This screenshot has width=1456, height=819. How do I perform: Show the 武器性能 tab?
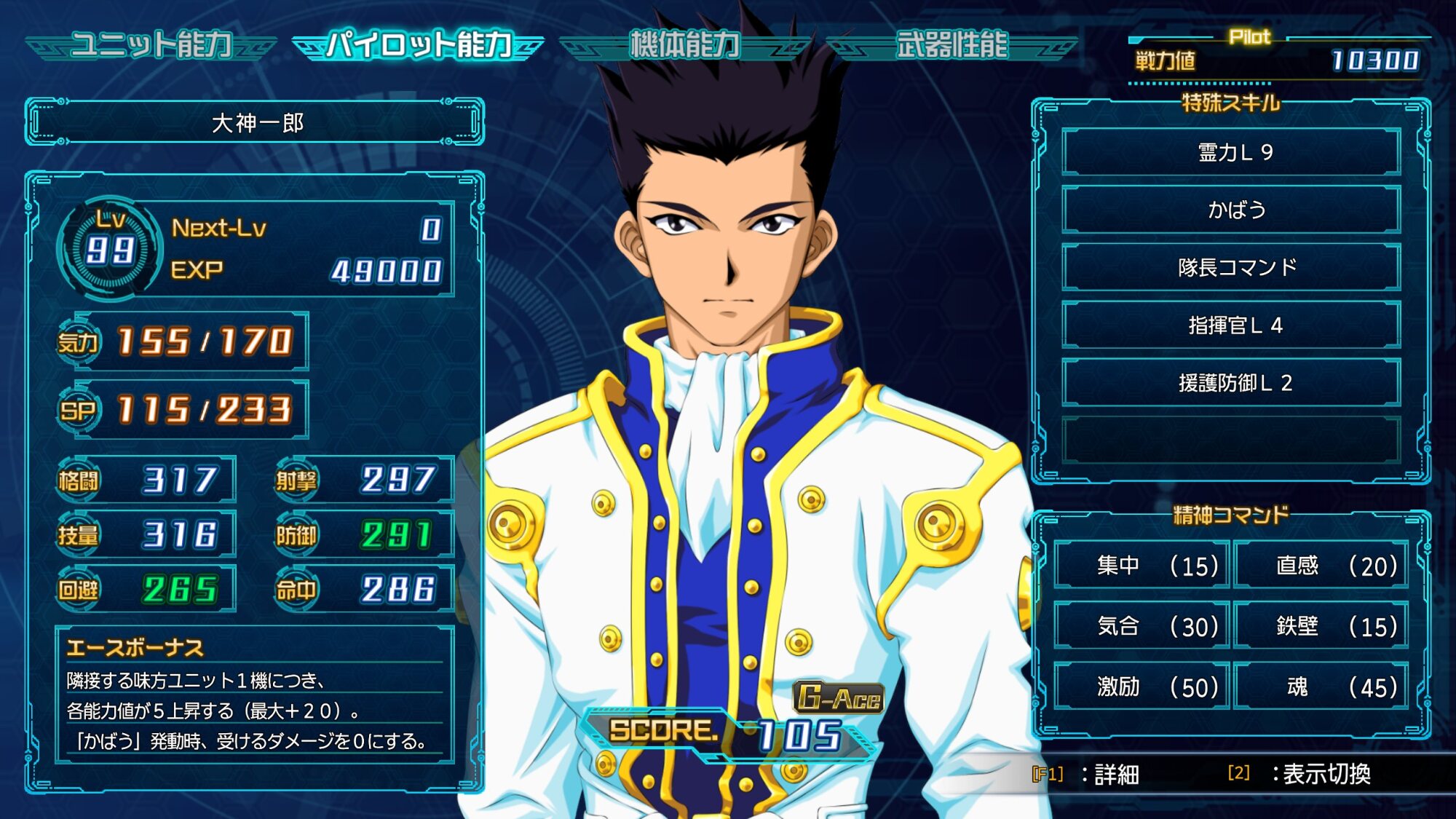click(x=951, y=45)
